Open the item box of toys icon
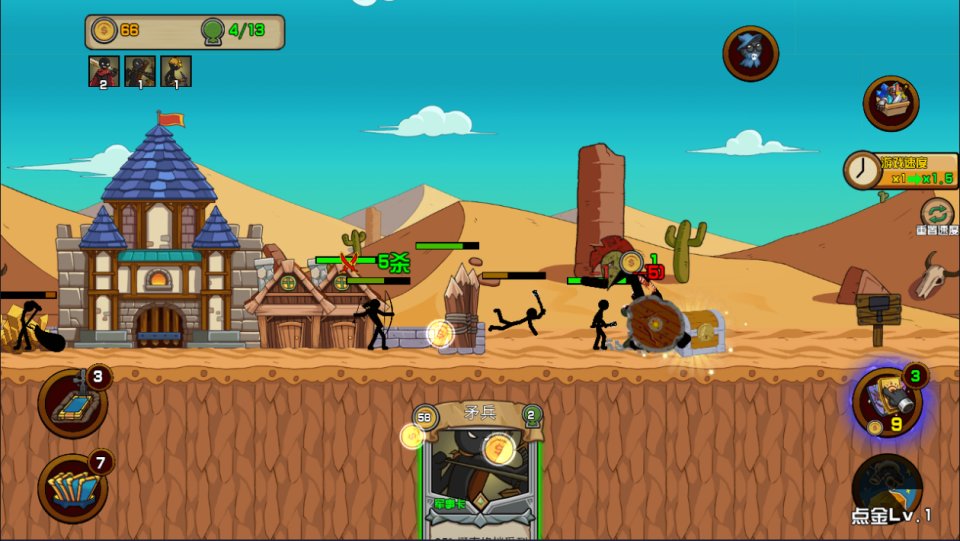Screen dimensions: 960x541 pos(891,103)
